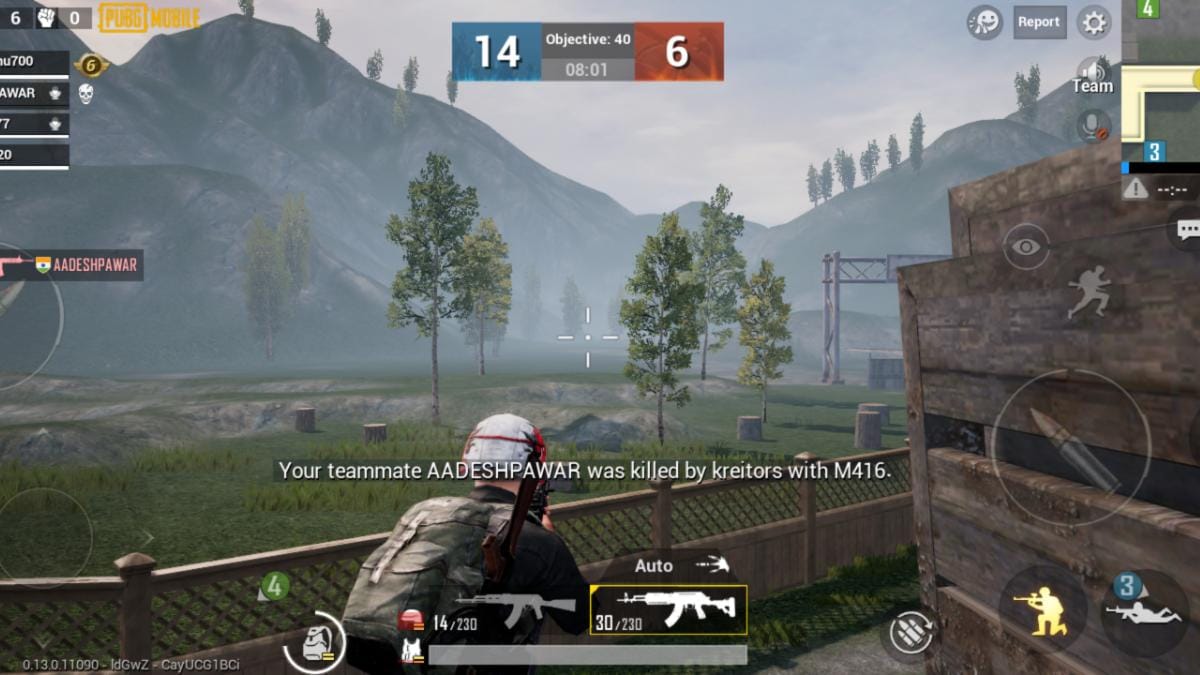
Task: Open the Report player button
Action: (x=1039, y=22)
